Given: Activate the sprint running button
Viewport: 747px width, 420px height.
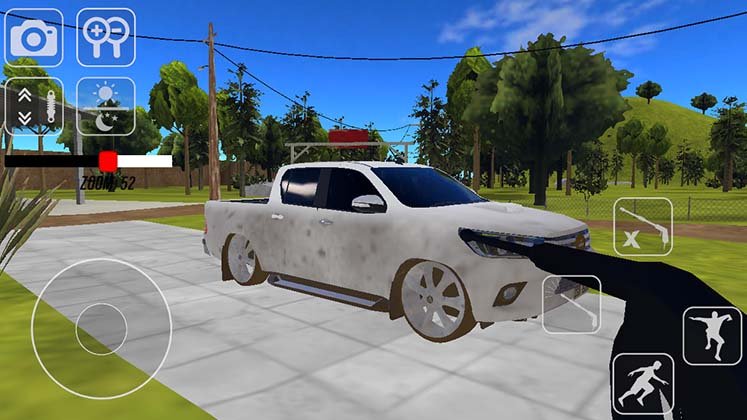Looking at the screenshot, I should [641, 384].
